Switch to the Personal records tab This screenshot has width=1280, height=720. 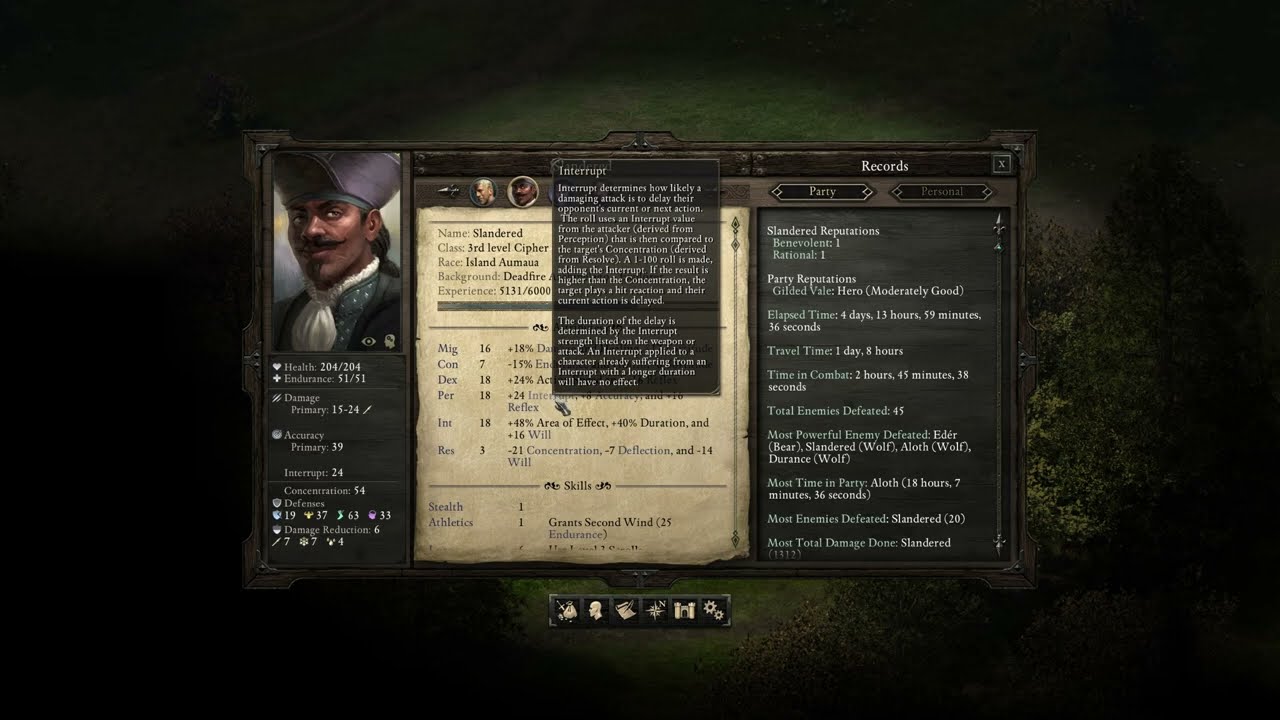[x=941, y=191]
